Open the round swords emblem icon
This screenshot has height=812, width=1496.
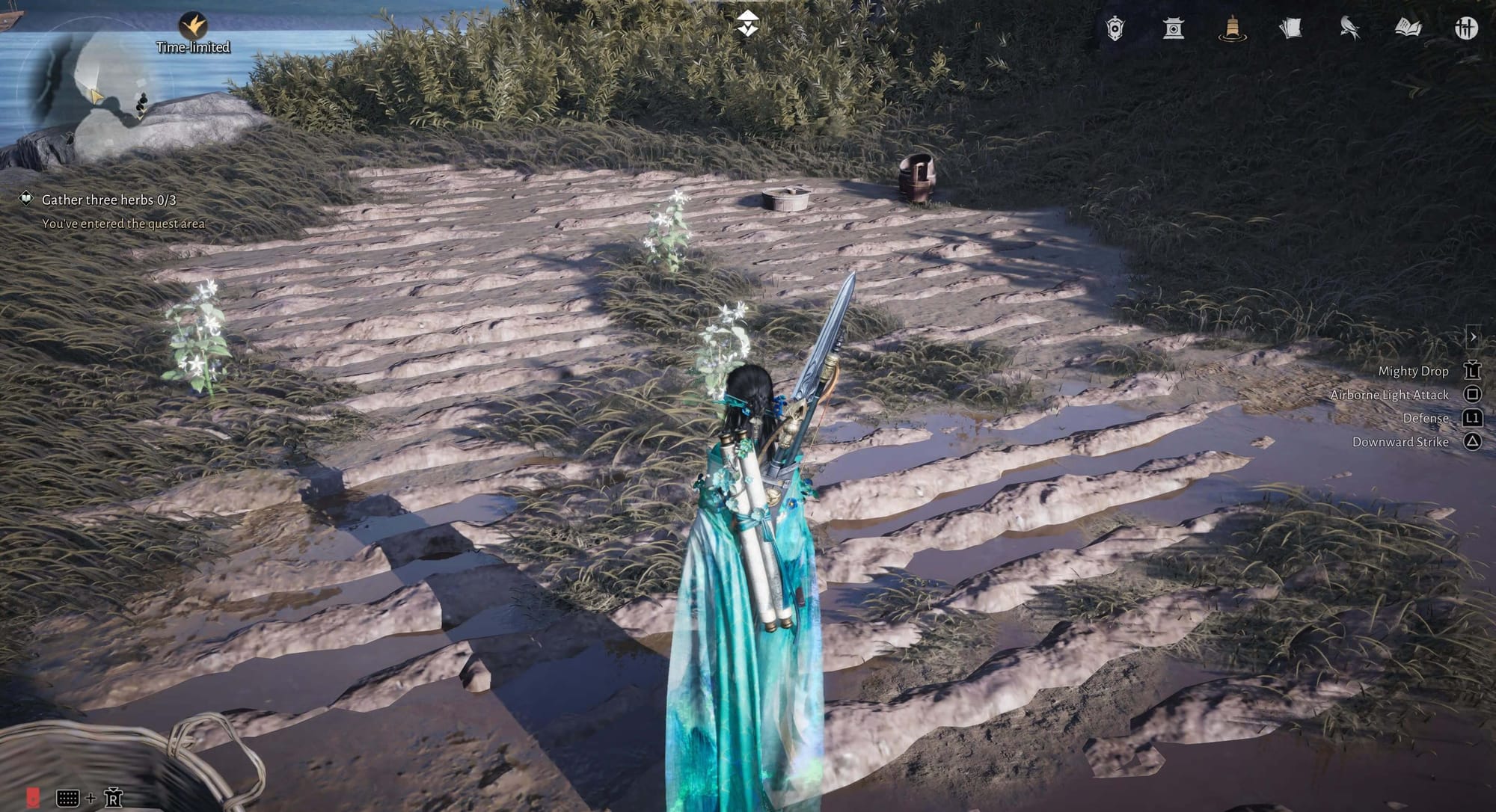[x=1466, y=28]
